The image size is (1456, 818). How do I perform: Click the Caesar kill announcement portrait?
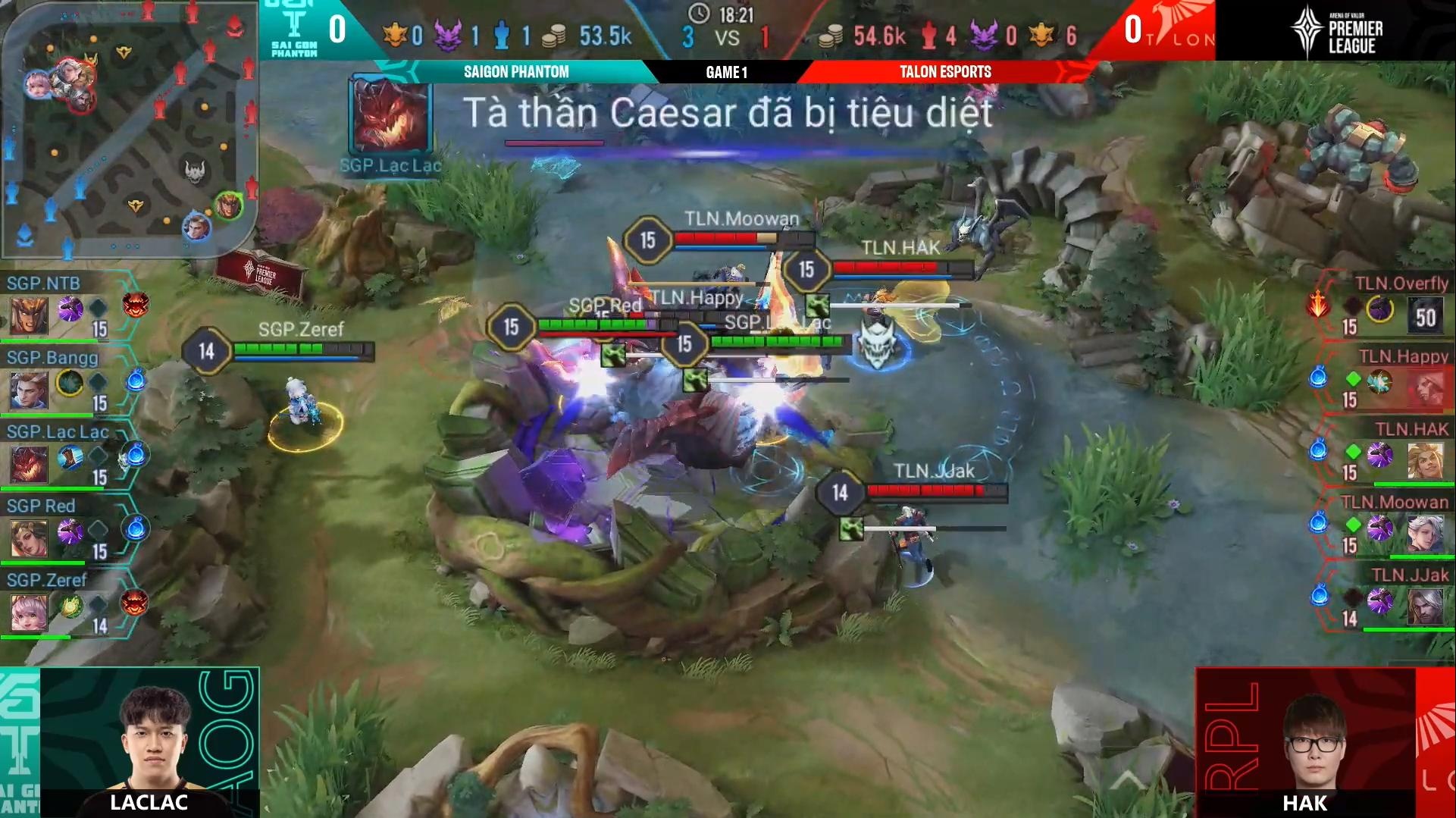391,118
